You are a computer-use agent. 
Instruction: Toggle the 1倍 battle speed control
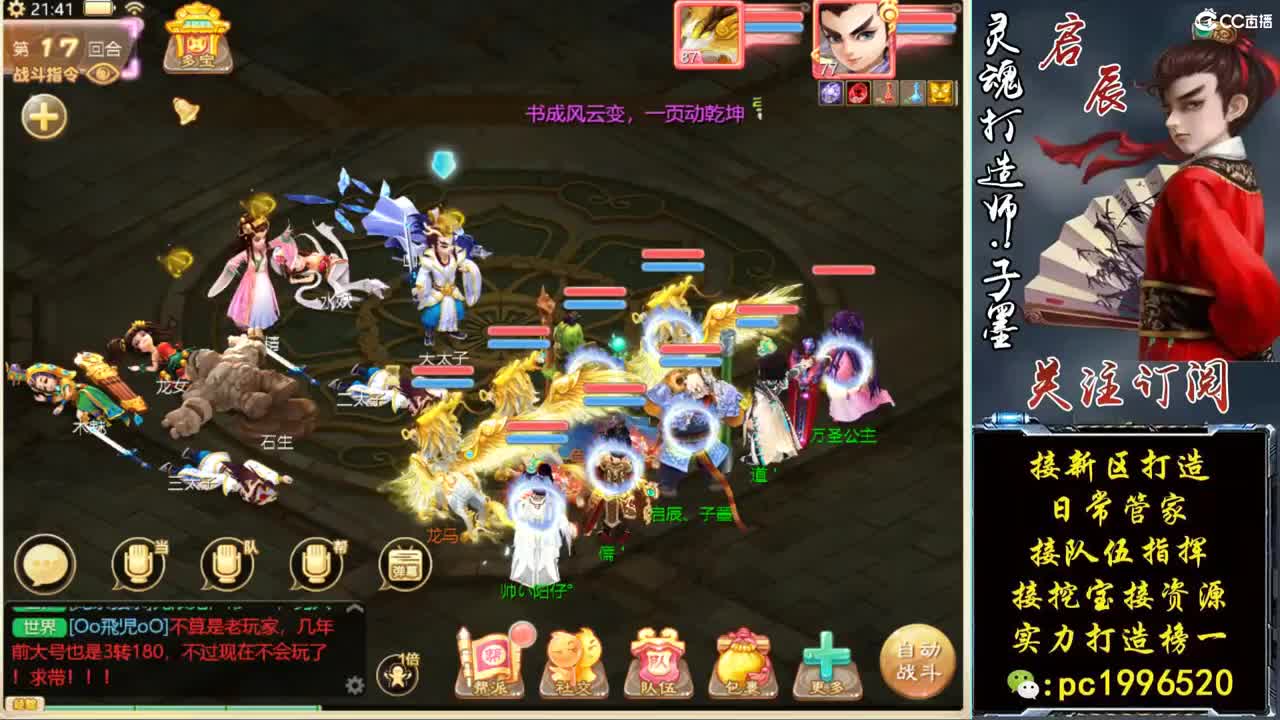(397, 675)
